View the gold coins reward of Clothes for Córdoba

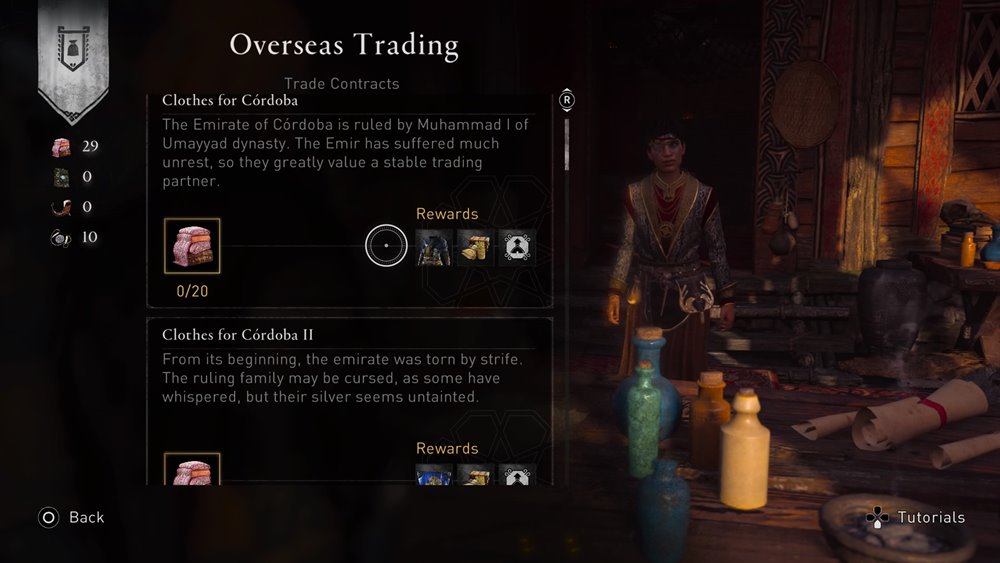click(475, 247)
